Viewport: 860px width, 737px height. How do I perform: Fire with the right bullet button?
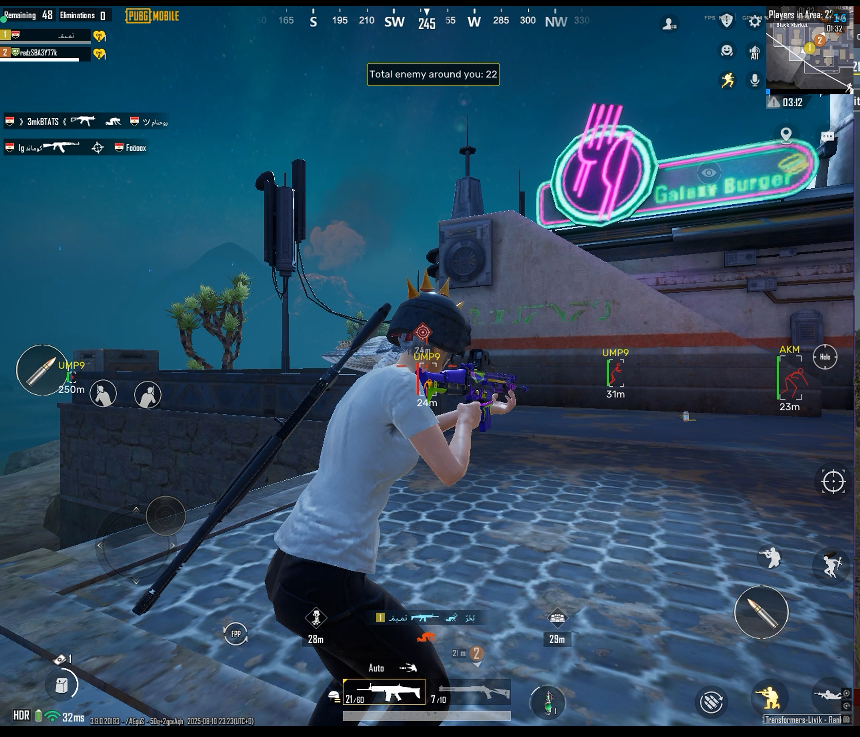point(761,612)
